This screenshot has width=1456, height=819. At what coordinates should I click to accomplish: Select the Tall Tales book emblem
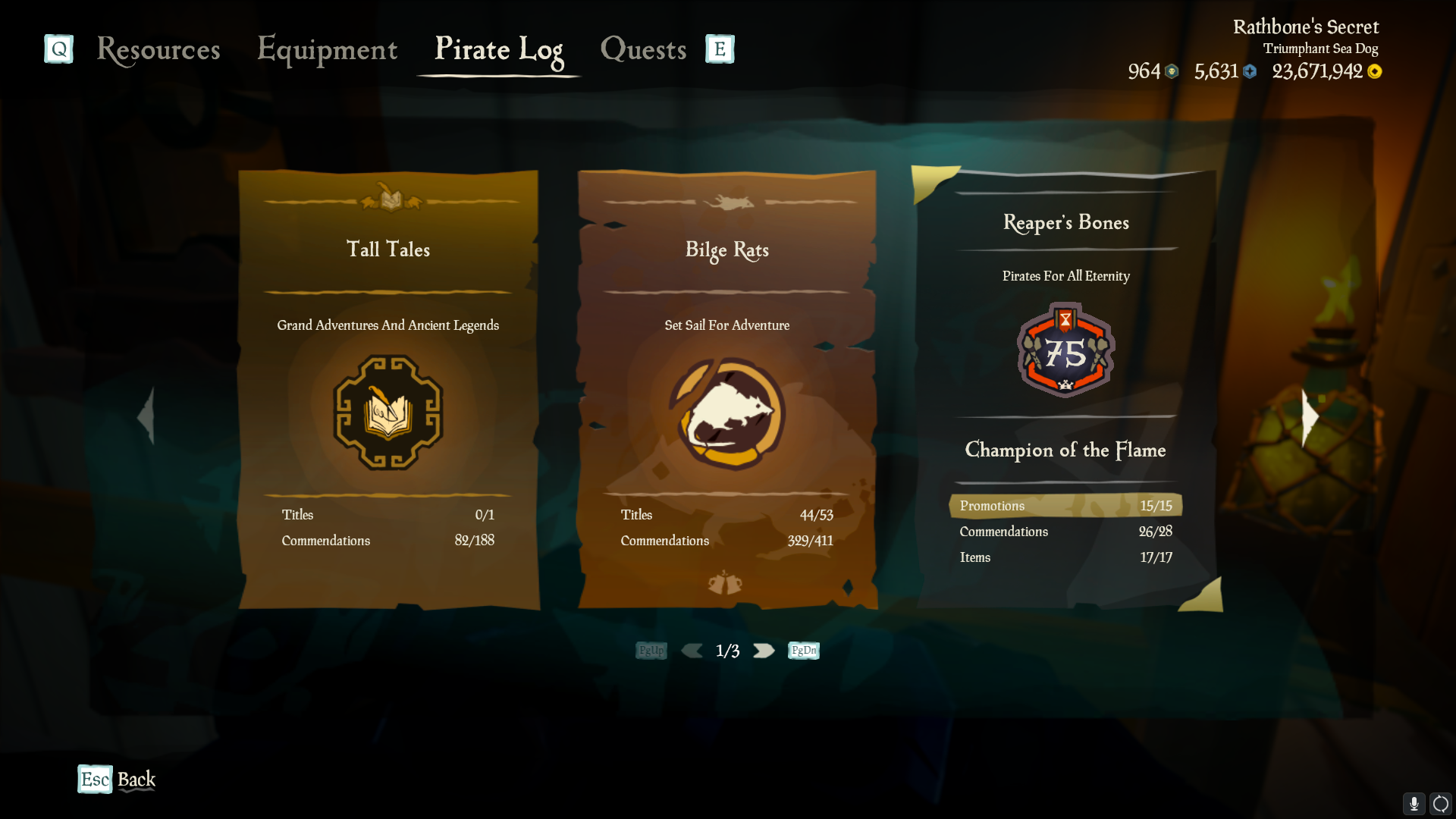[x=388, y=415]
